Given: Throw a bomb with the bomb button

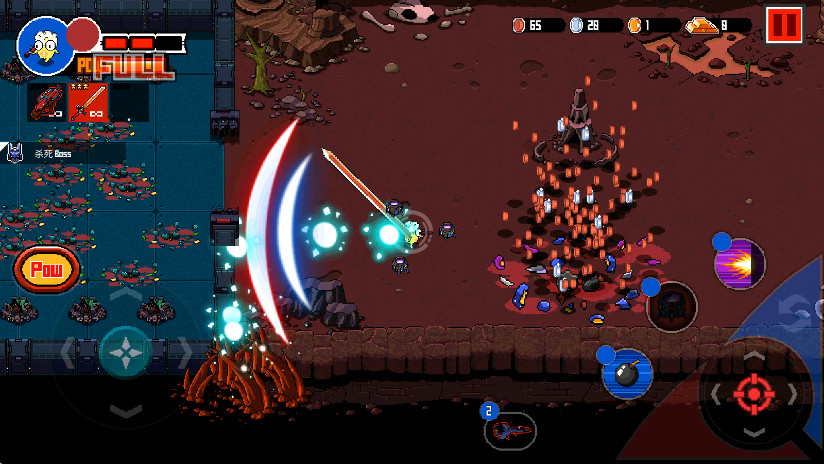Looking at the screenshot, I should (627, 374).
